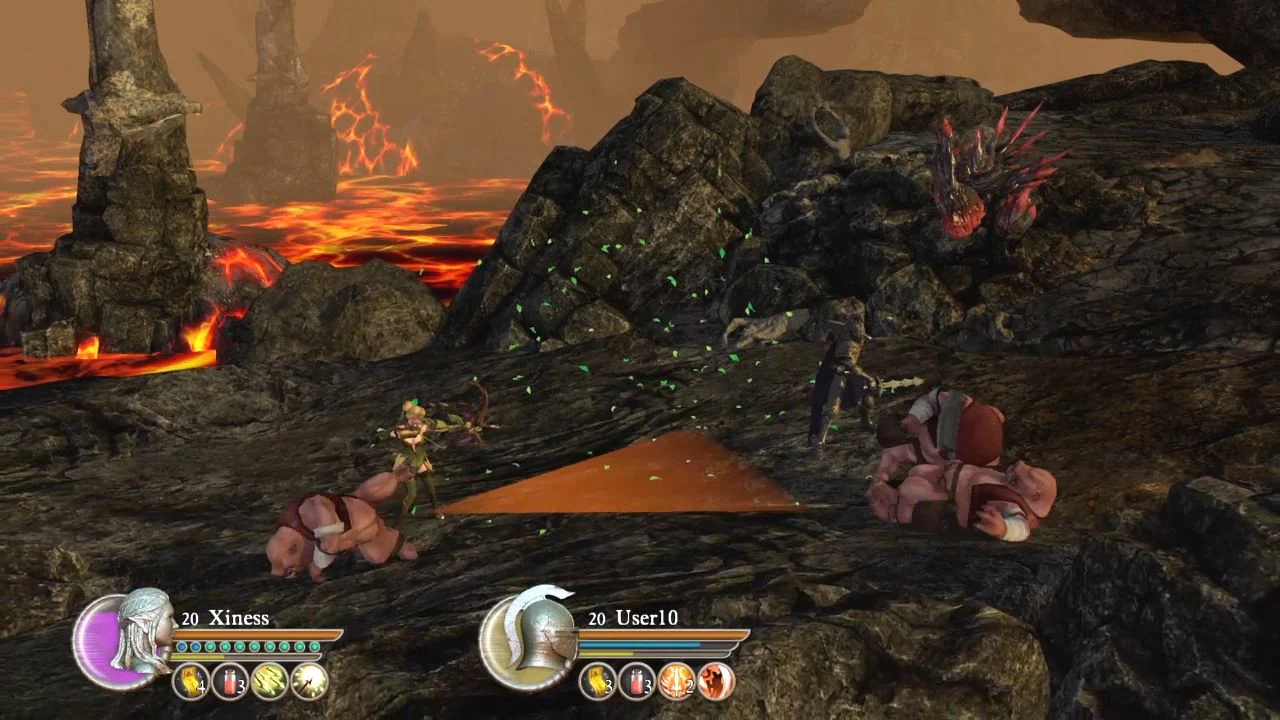The width and height of the screenshot is (1280, 720).
Task: Select Xiness's gold pickup icon showing x4
Action: pos(190,680)
